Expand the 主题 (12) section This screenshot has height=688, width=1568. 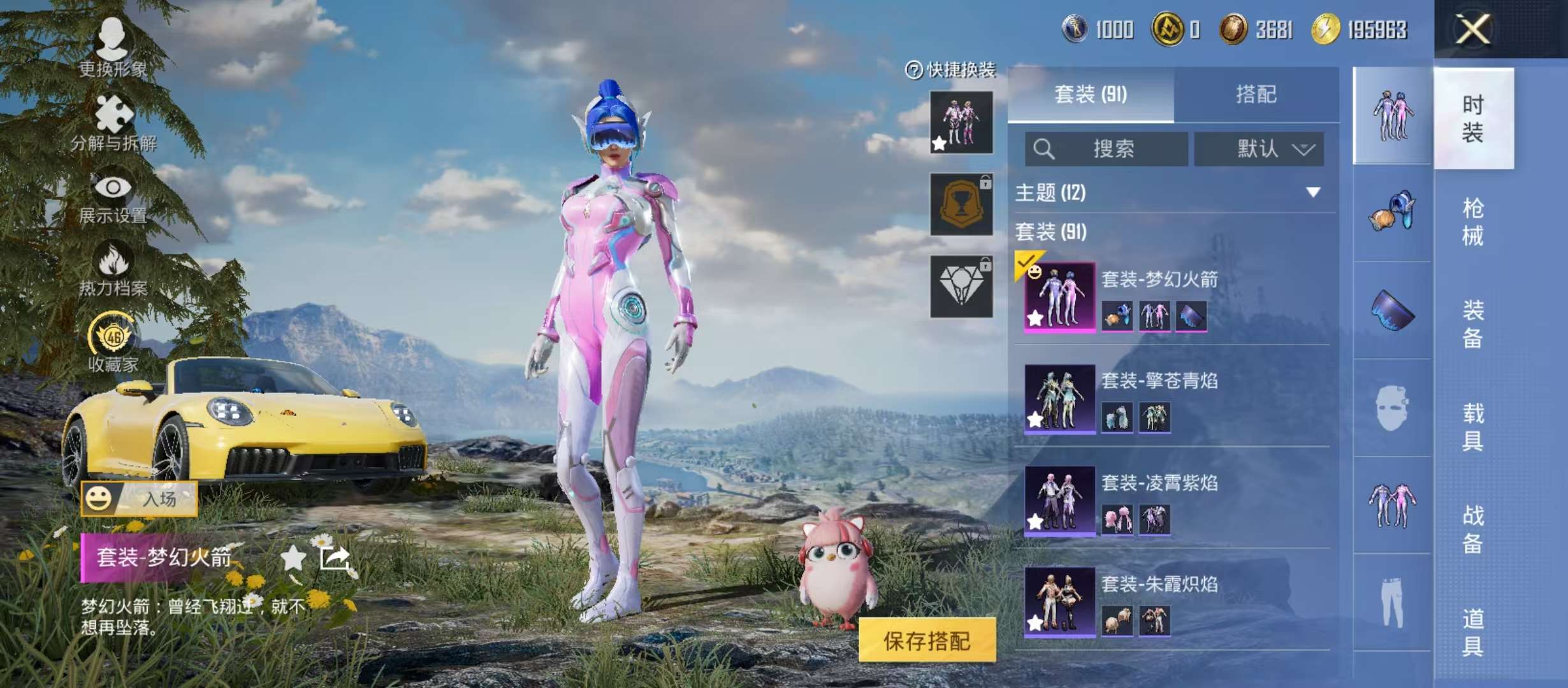[1313, 192]
